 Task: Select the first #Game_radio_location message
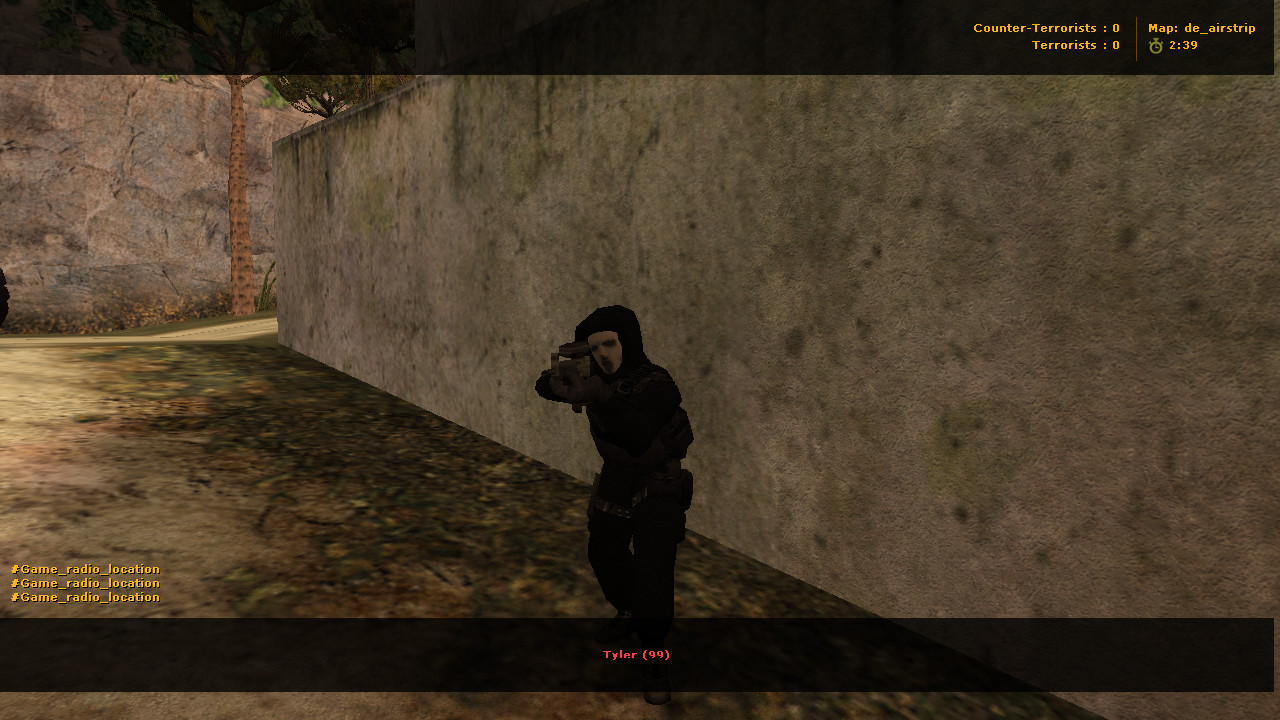84,568
